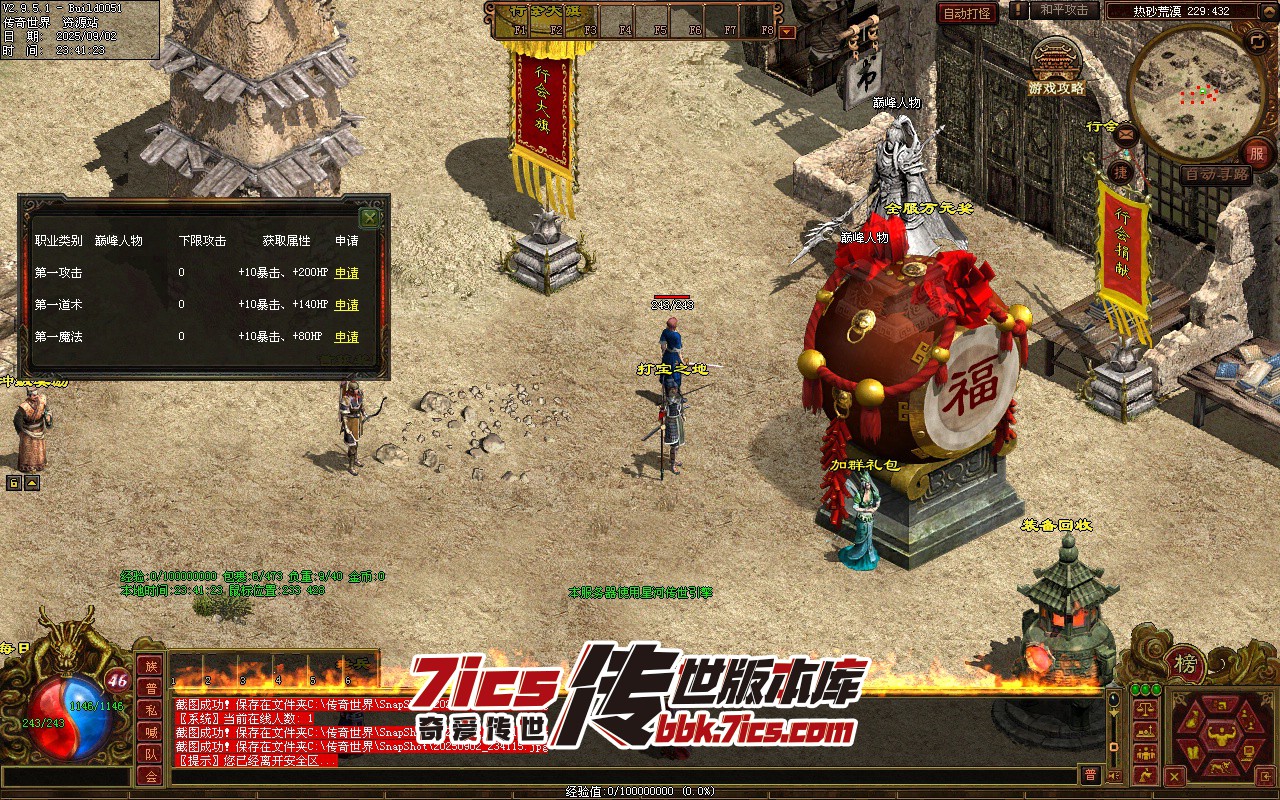Apply for 第一道术 title
Screen dimensions: 1280x800
pos(346,305)
